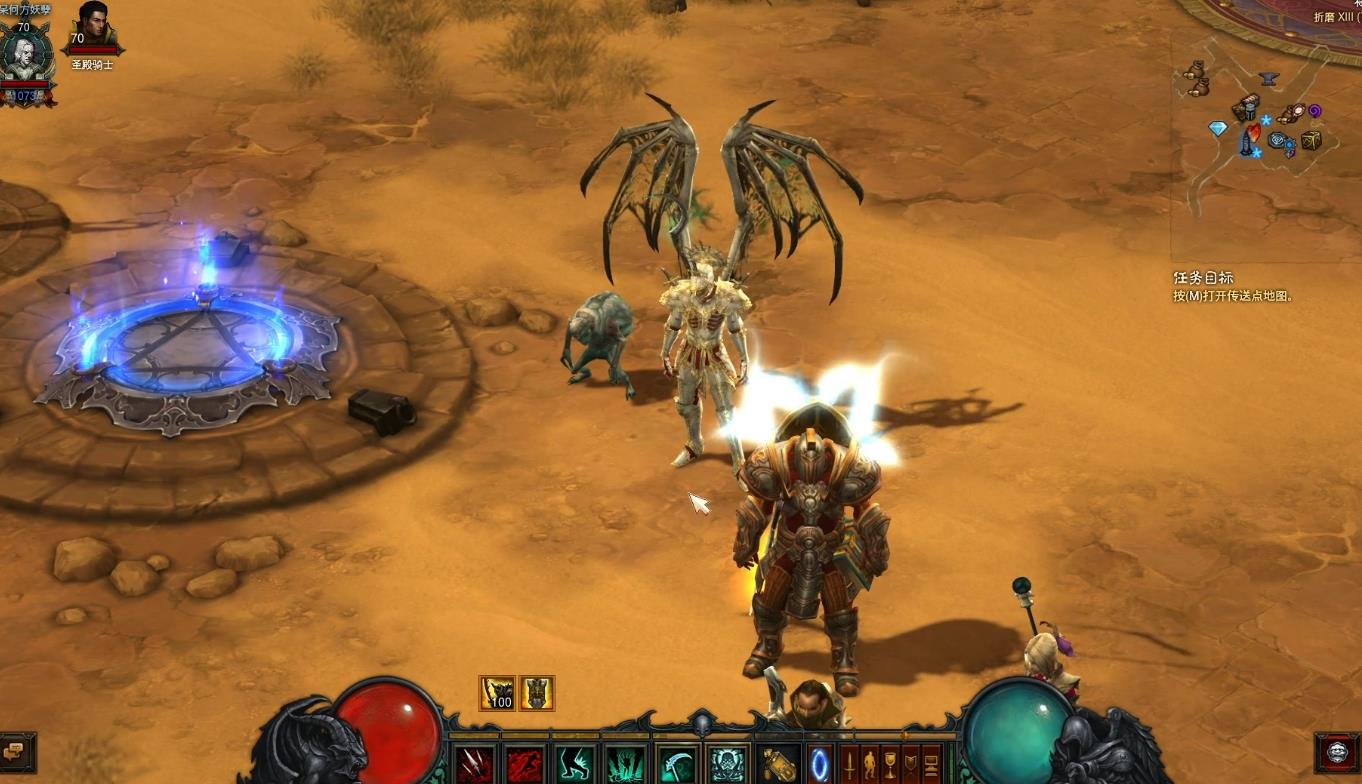Screen dimensions: 1362x784
Task: Select the curved blade buff with 100 stacks
Action: point(498,692)
